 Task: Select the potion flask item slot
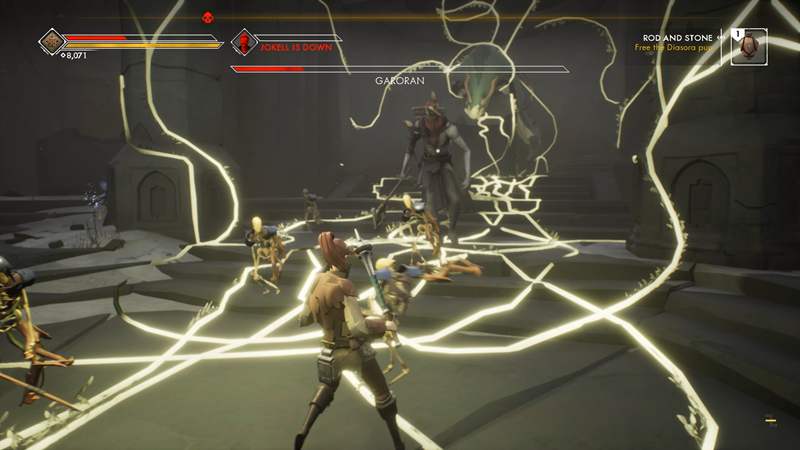[x=749, y=46]
